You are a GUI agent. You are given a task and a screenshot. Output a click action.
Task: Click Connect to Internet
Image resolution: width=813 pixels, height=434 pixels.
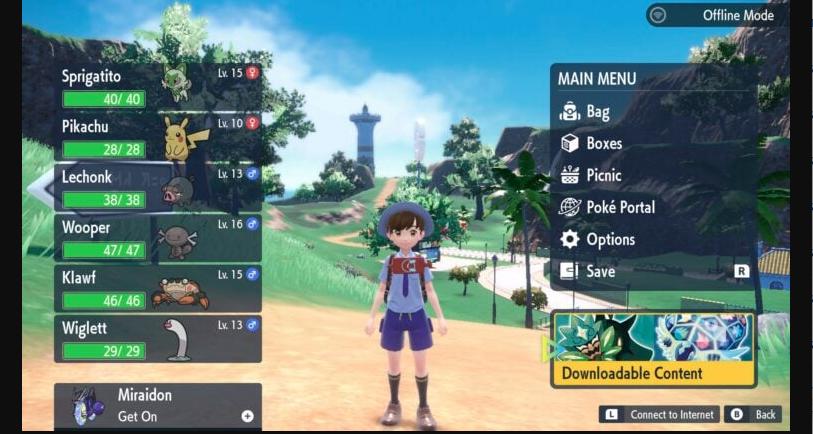pyautogui.click(x=660, y=414)
